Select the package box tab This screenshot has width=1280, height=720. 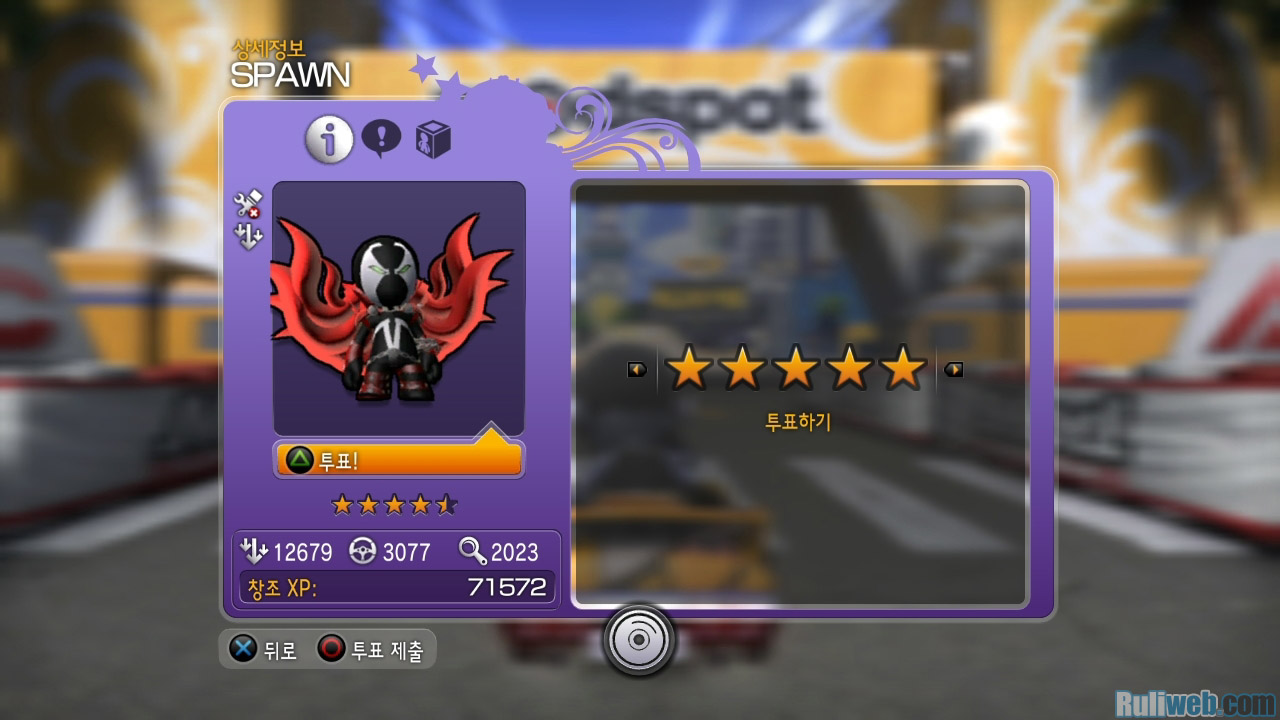(x=433, y=140)
